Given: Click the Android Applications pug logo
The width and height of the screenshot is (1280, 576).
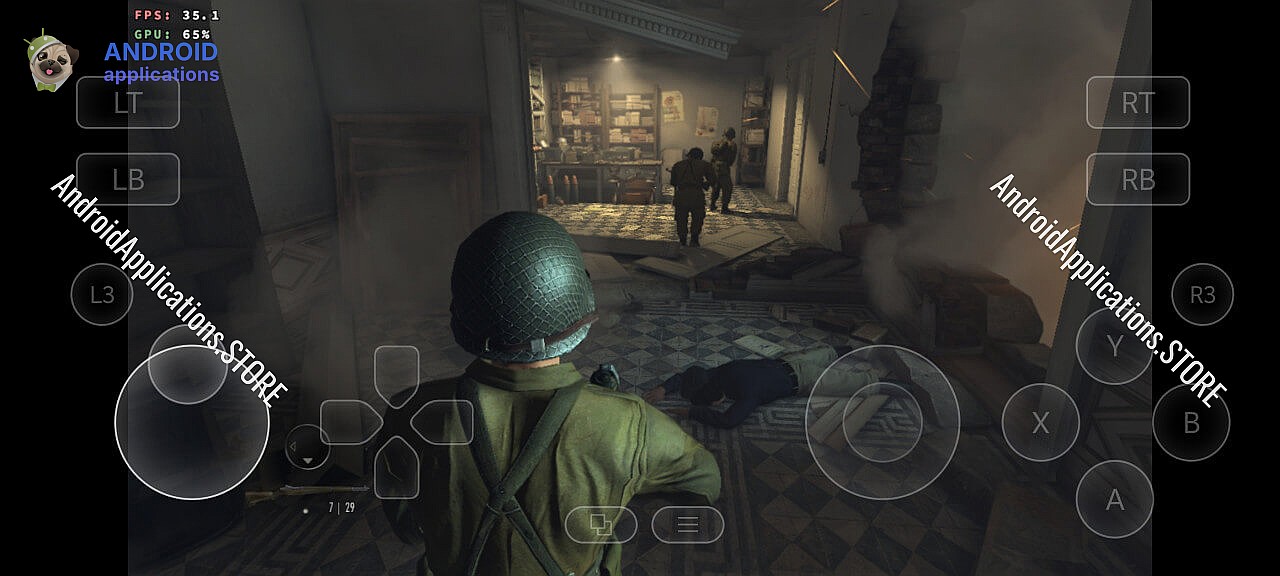Looking at the screenshot, I should (x=50, y=62).
